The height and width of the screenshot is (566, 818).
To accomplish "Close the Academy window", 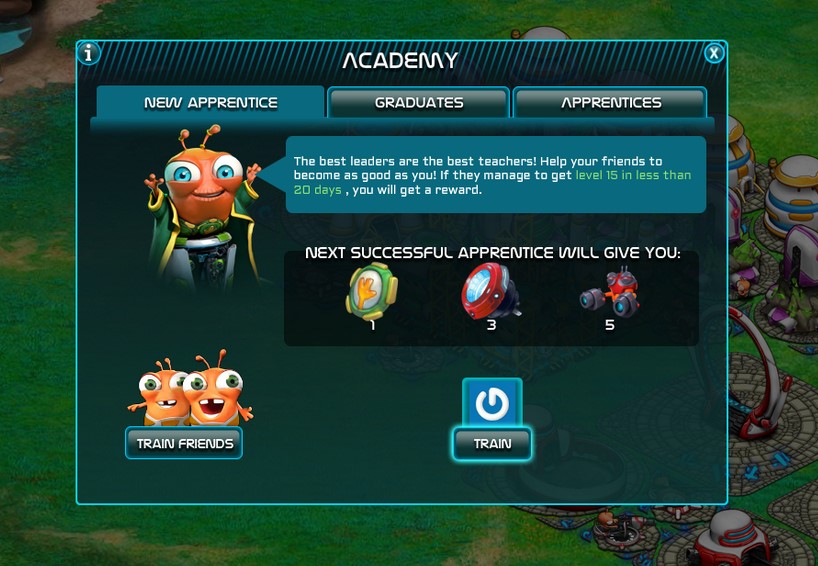I will [x=713, y=53].
